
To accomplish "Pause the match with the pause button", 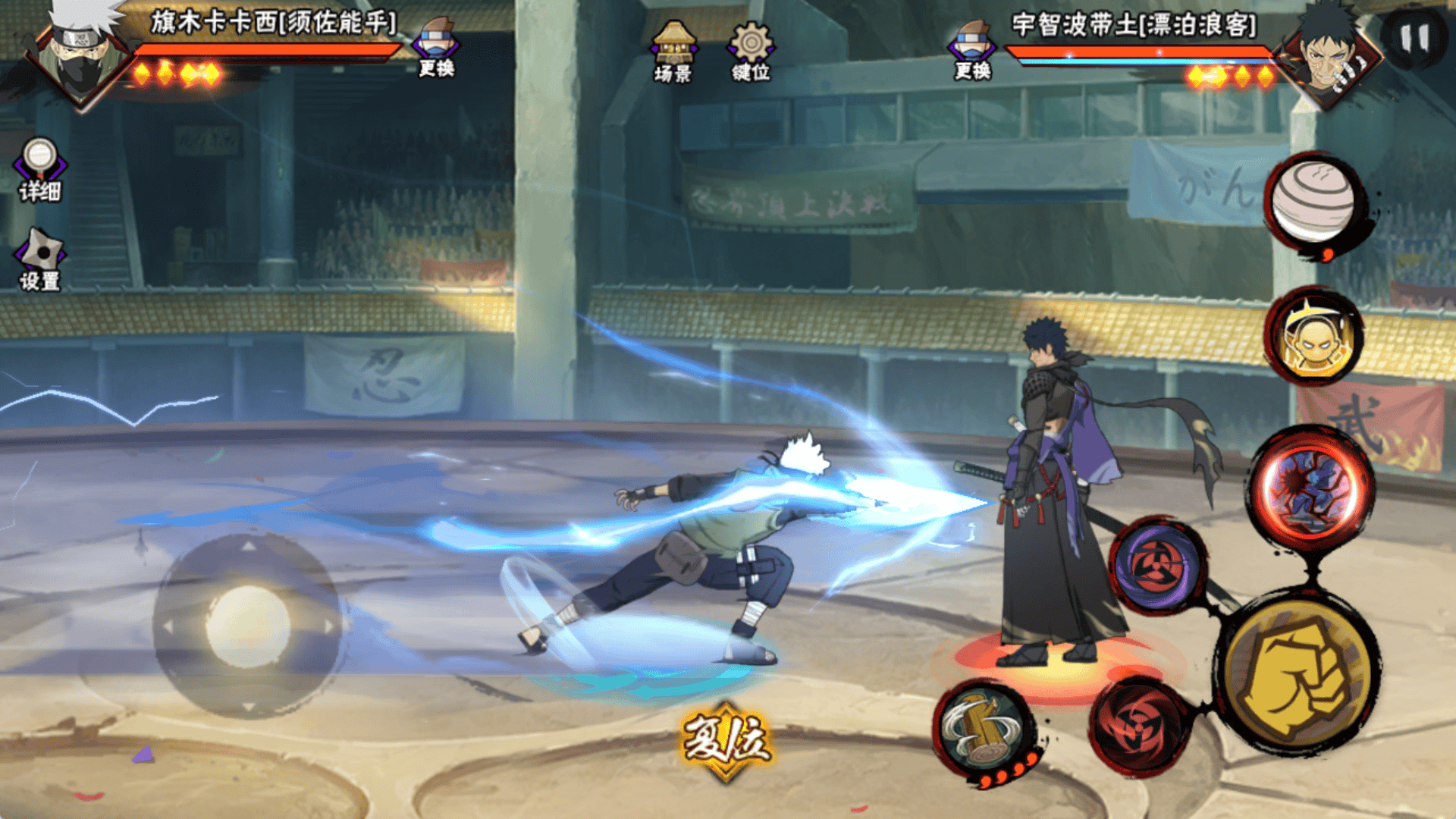I will (1414, 39).
